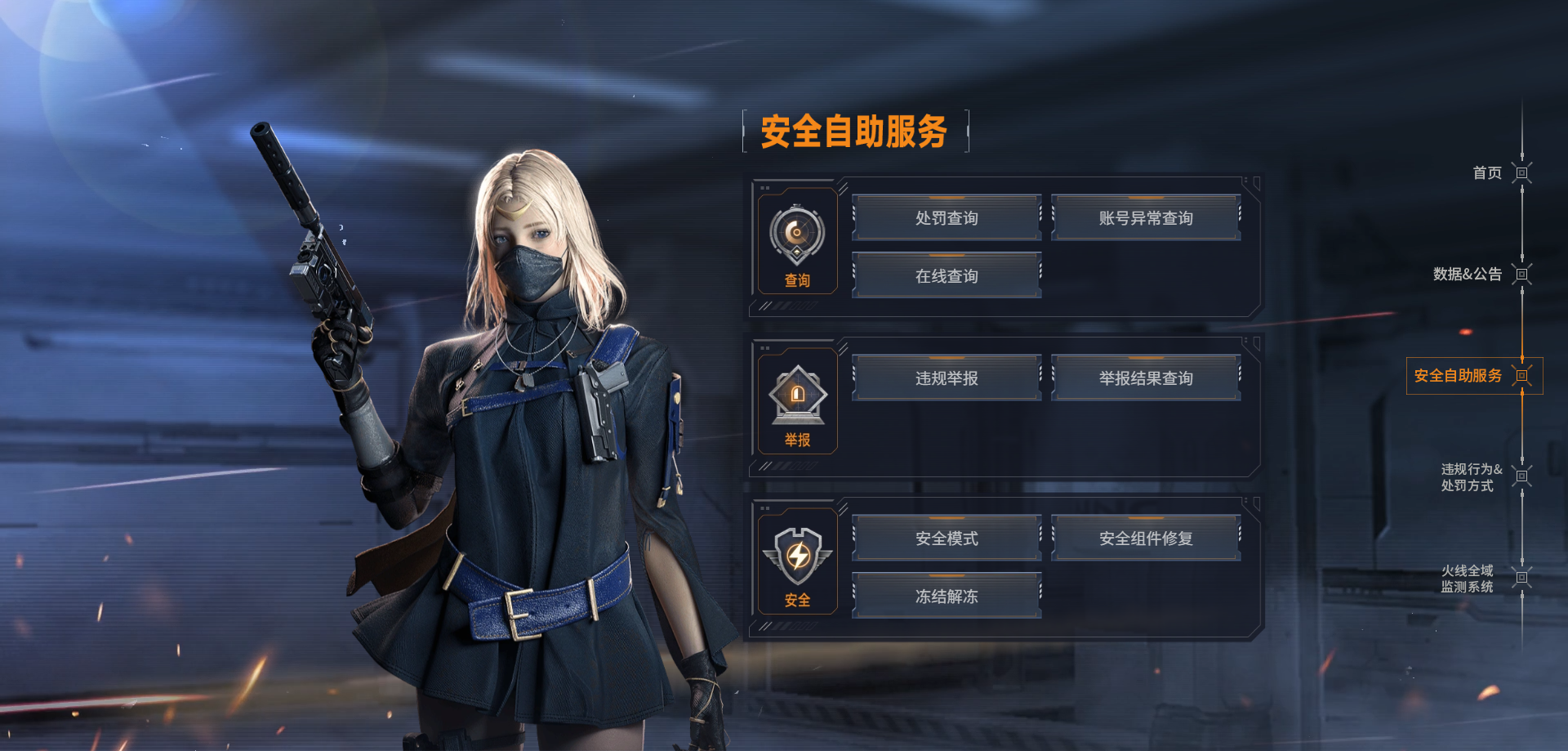Open the 火线全域监测系统 section
Viewport: 1568px width, 751px height.
tap(1468, 579)
